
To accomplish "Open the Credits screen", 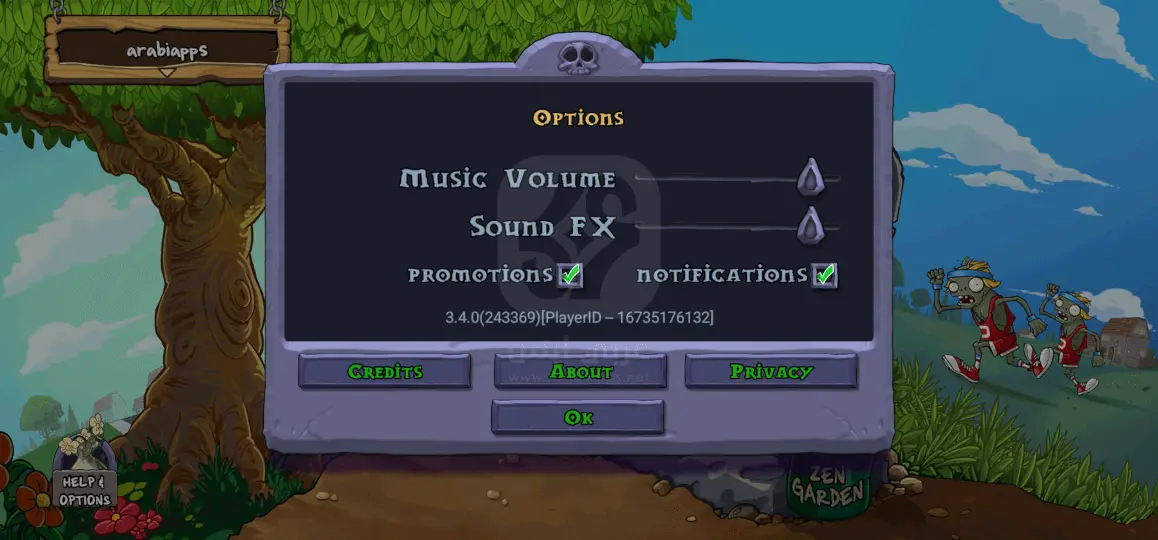I will click(x=385, y=371).
